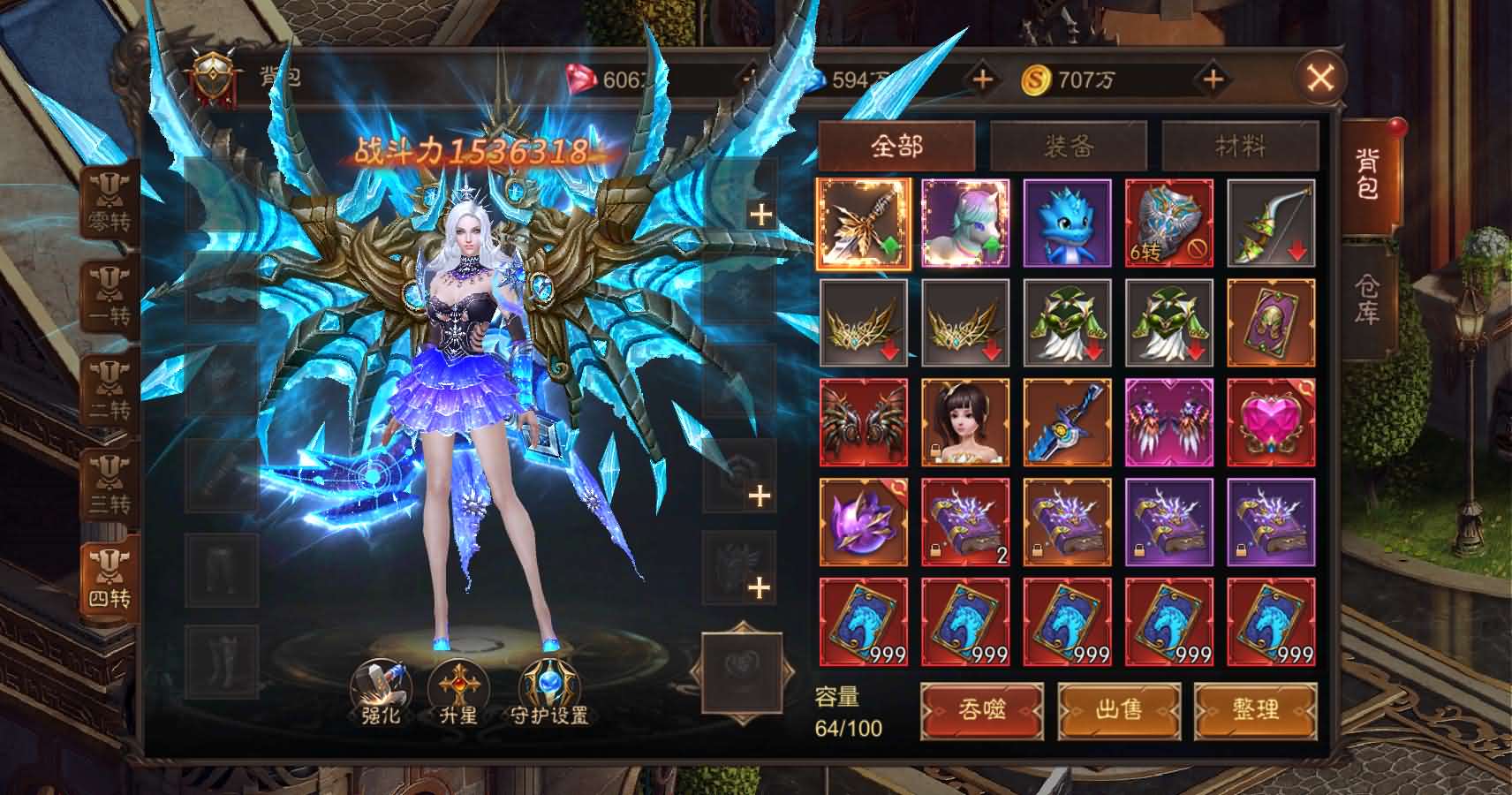Screen dimensions: 1512x795
Task: Select the pink heart gem item
Action: pos(1273,424)
